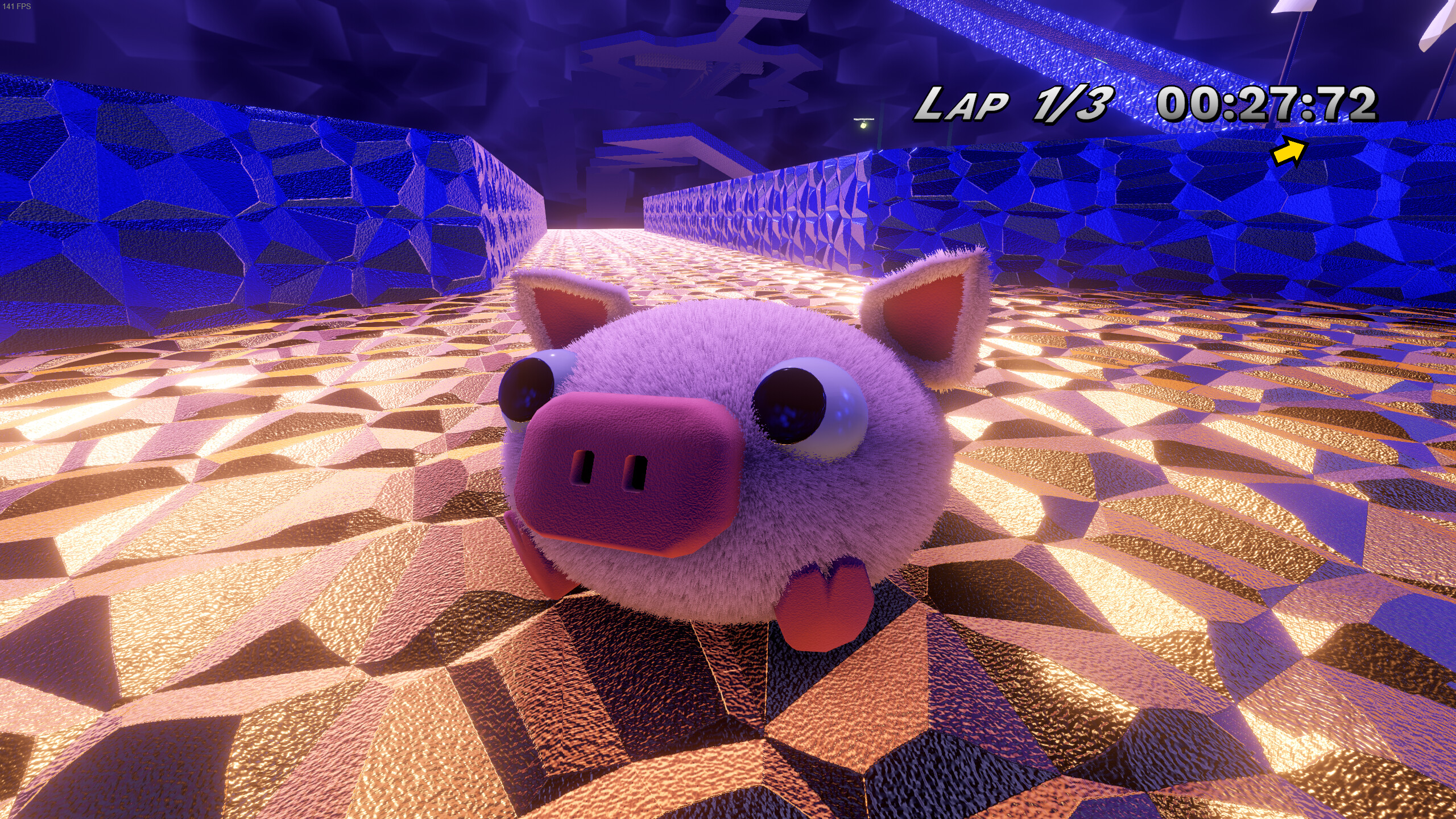Click the small flag atop the far pole
The height and width of the screenshot is (819, 1456).
coord(1292,7)
